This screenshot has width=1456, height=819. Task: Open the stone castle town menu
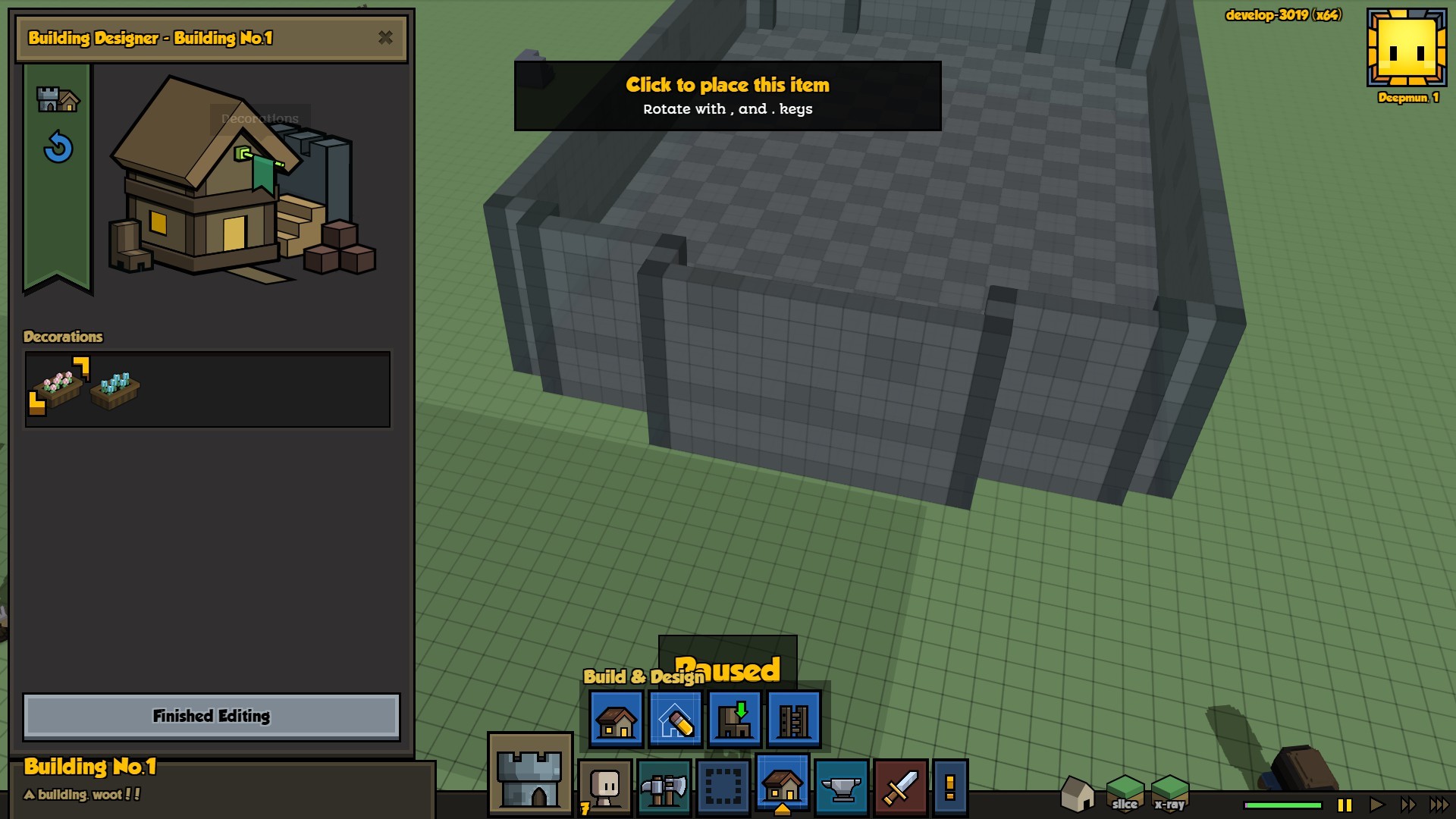click(530, 775)
